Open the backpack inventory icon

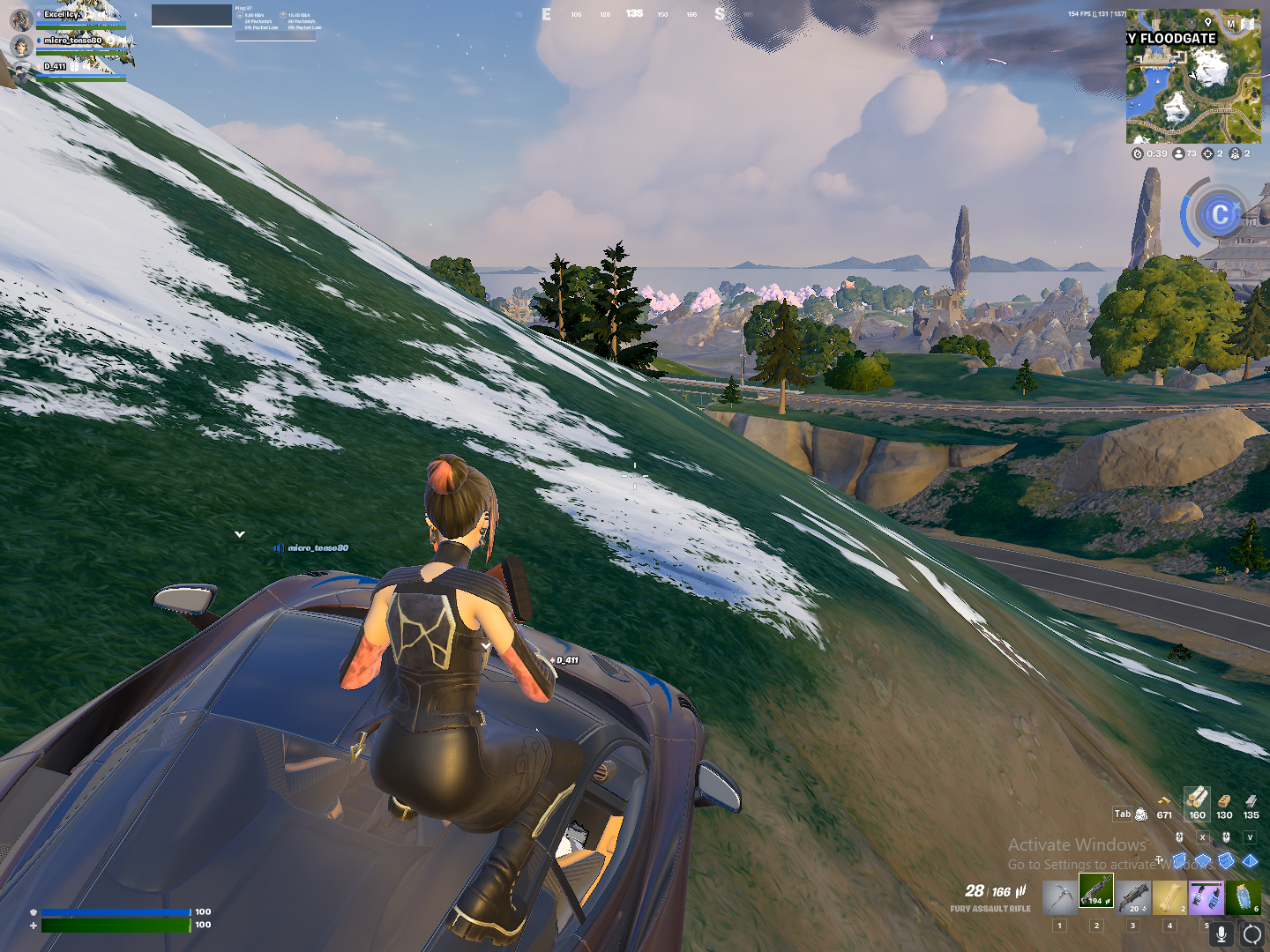click(x=1141, y=814)
